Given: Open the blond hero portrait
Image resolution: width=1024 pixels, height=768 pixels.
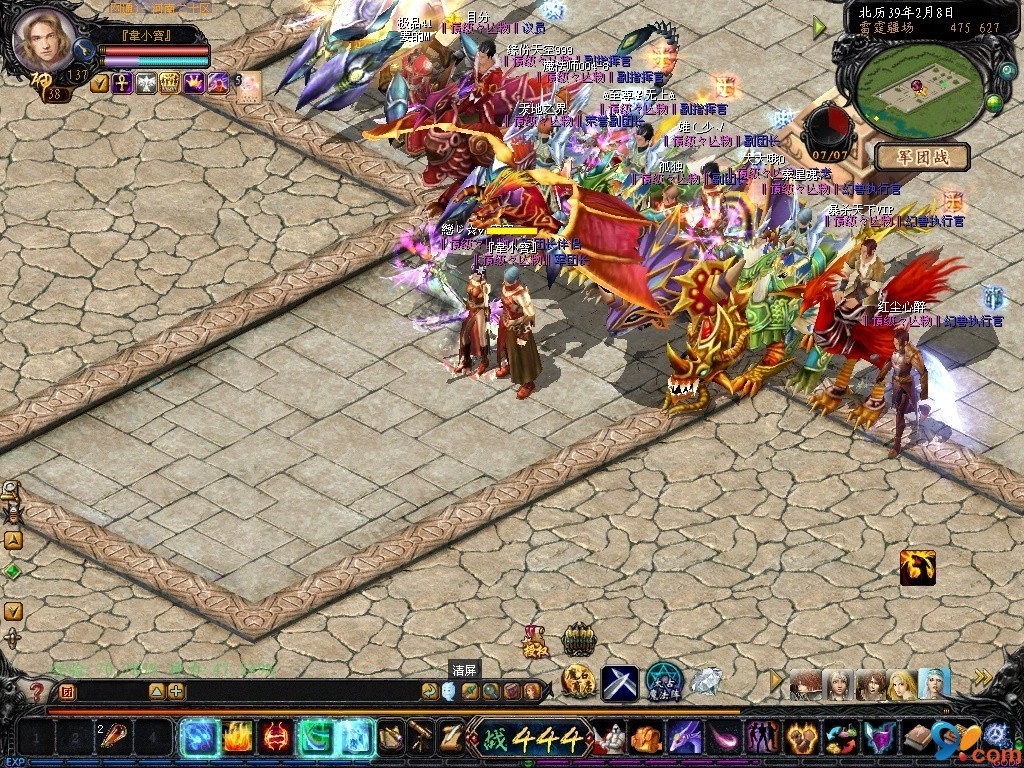Looking at the screenshot, I should coord(43,38).
